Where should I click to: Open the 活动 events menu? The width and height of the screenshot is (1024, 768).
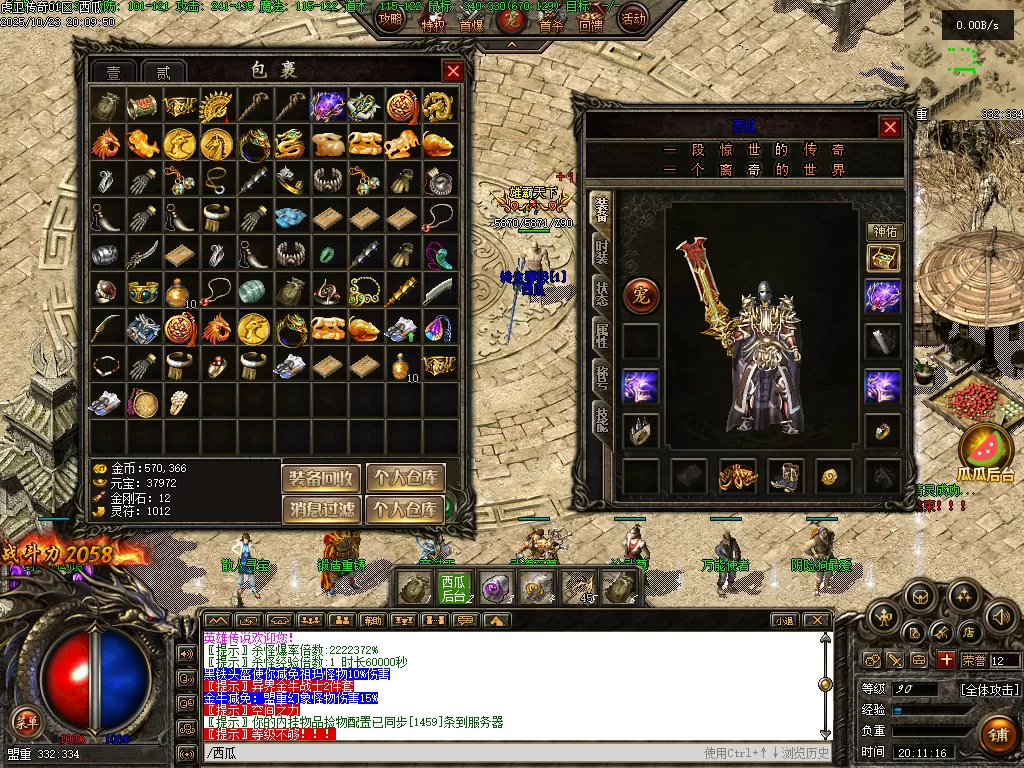[x=633, y=18]
